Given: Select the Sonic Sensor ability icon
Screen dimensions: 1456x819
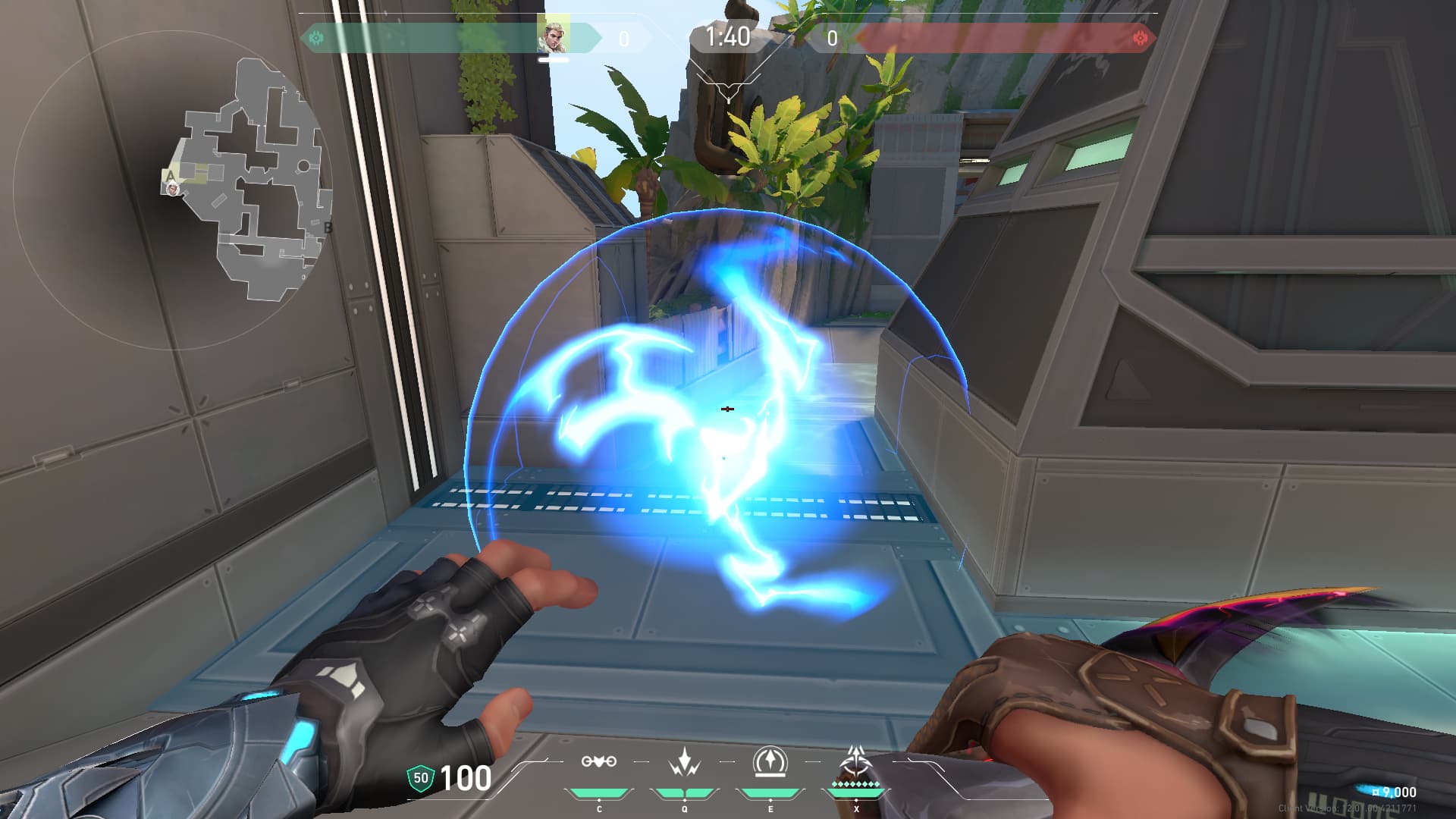Looking at the screenshot, I should tap(685, 762).
